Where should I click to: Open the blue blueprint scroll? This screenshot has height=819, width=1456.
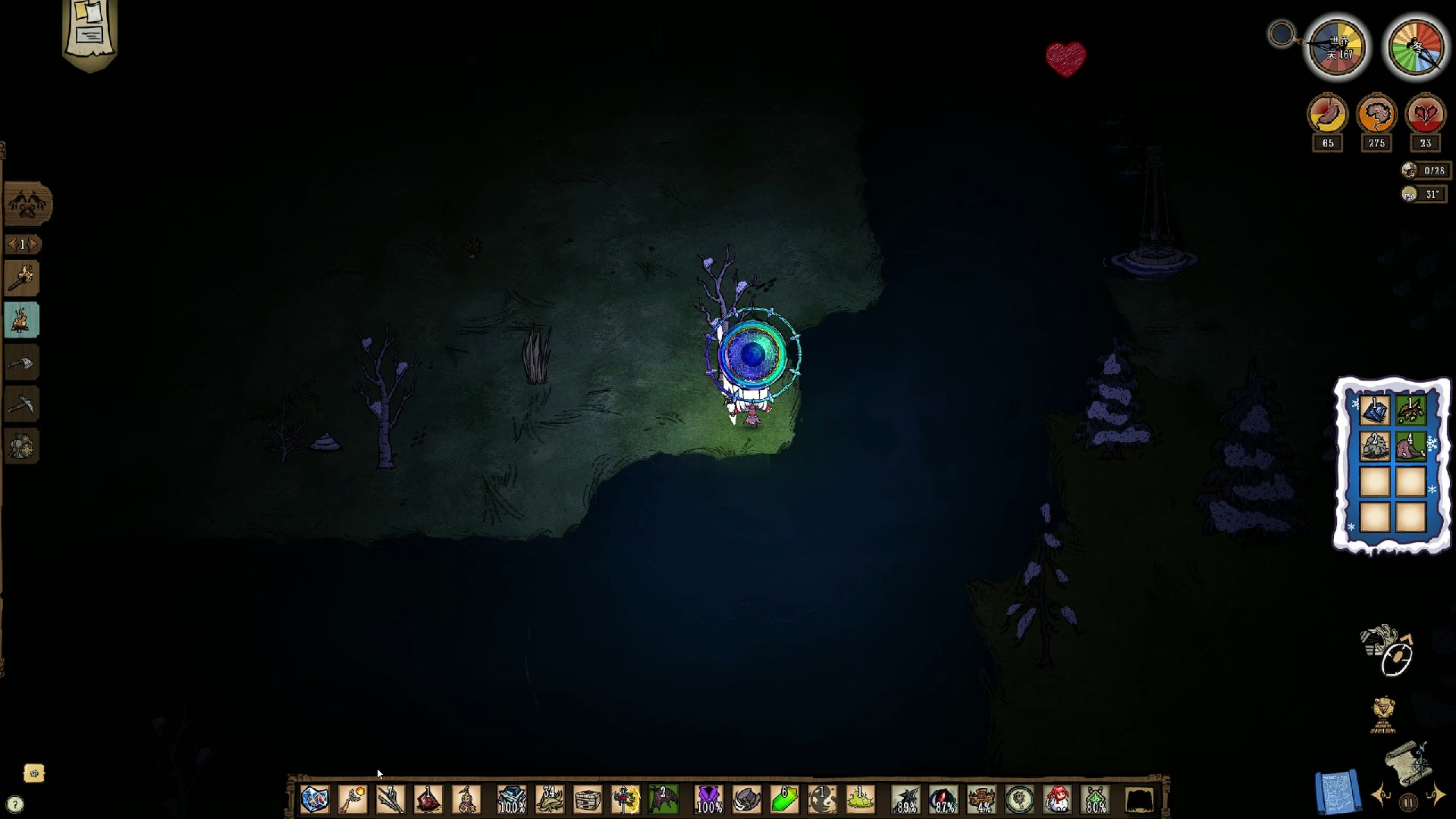pos(1338,792)
